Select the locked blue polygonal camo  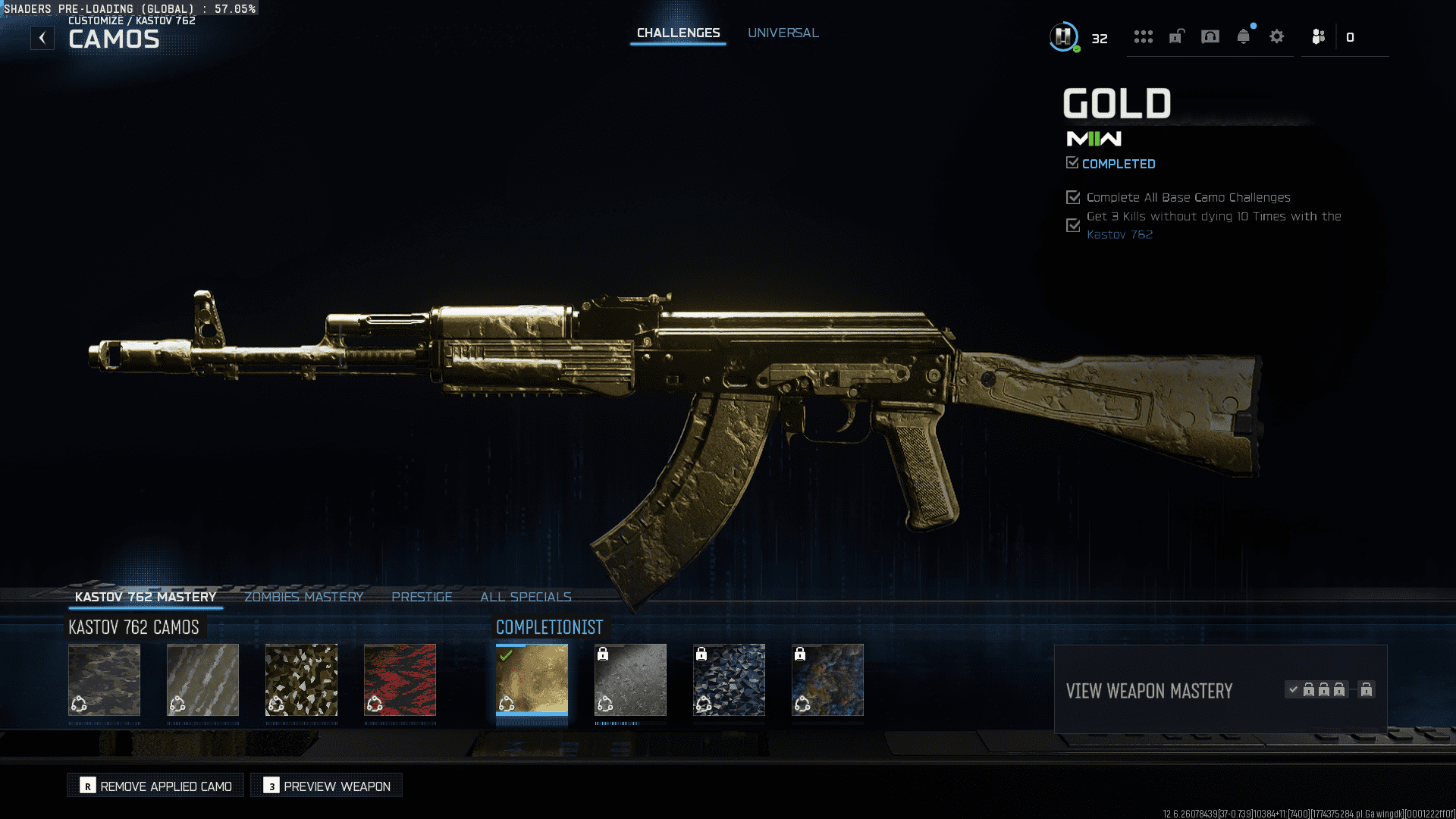click(x=729, y=679)
